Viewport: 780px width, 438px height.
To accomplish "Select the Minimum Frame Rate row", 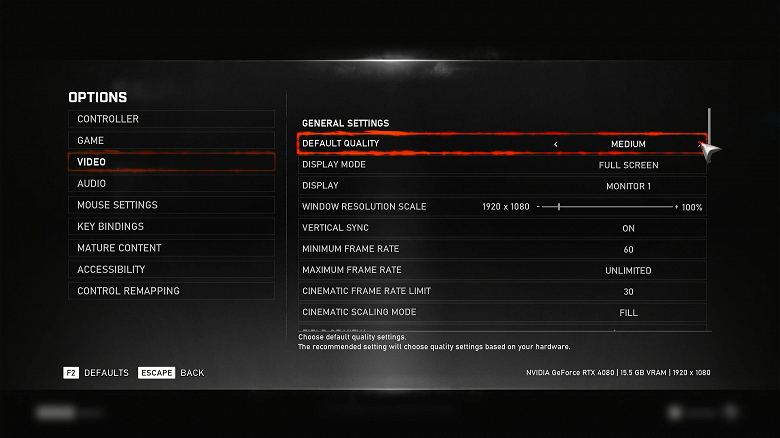I will 502,249.
